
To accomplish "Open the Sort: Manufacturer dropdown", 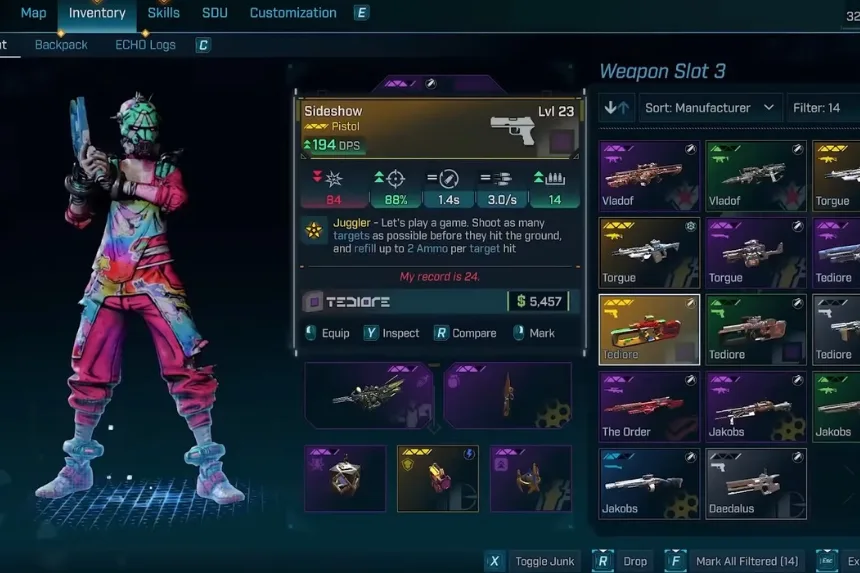I will (x=711, y=108).
